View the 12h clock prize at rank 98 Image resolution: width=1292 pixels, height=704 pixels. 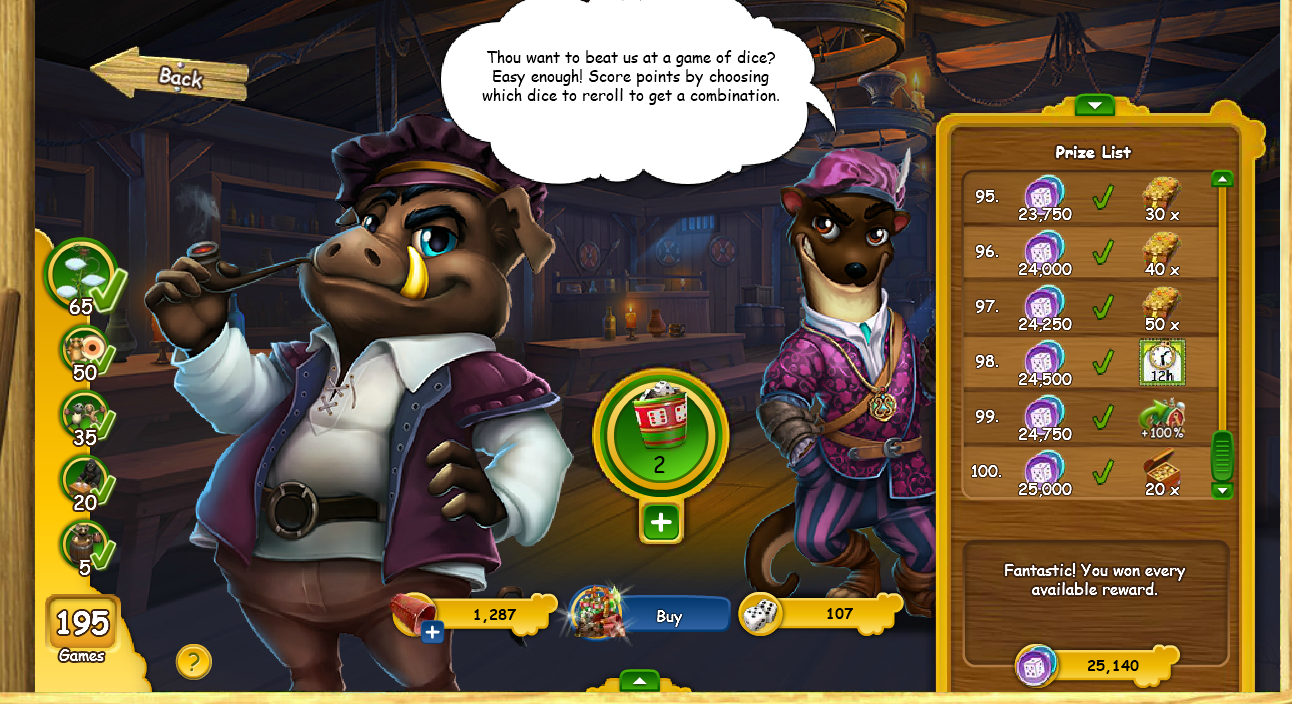1162,362
